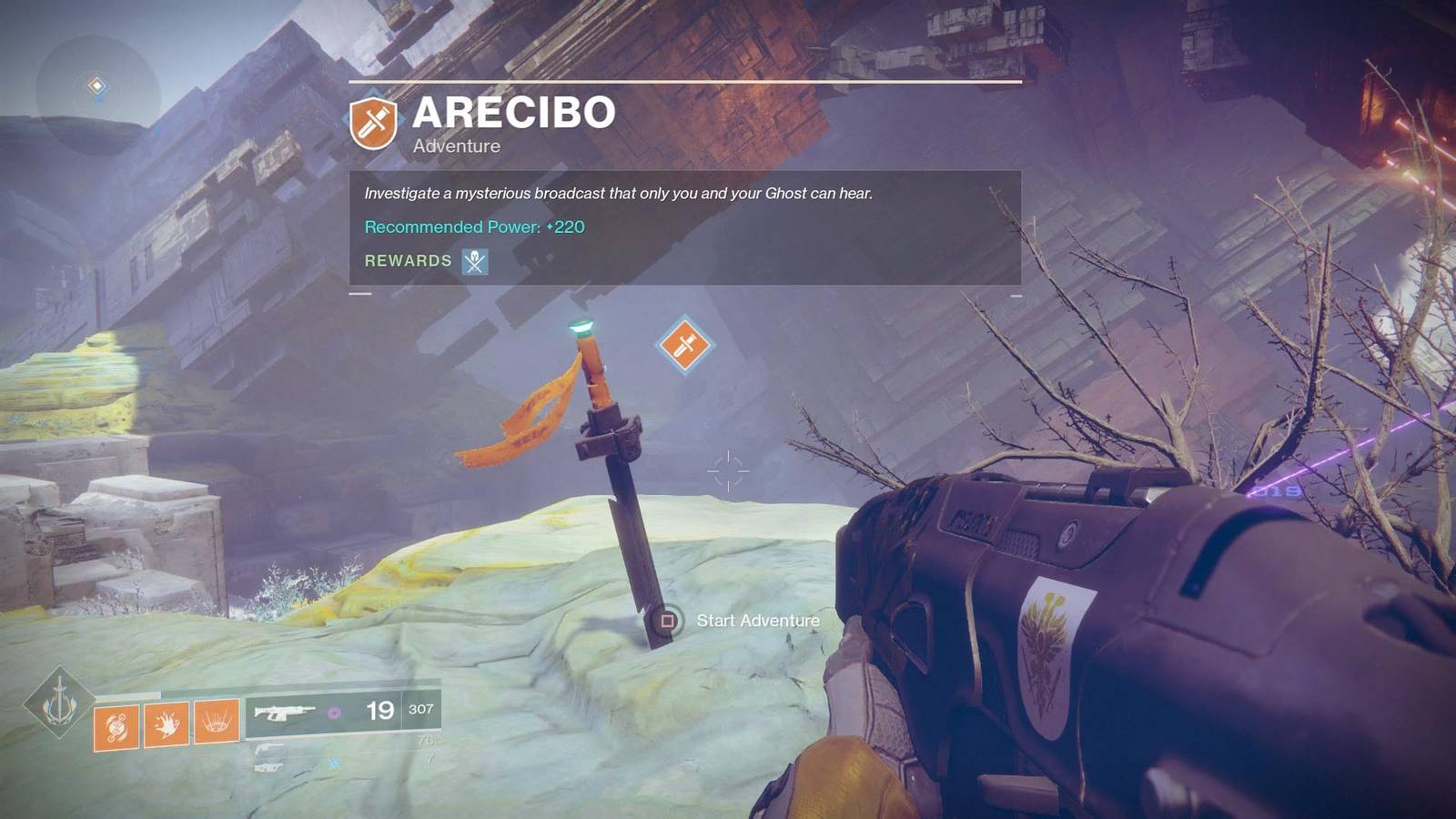
Task: Trigger the flaming hand melee ability
Action: pyautogui.click(x=167, y=724)
